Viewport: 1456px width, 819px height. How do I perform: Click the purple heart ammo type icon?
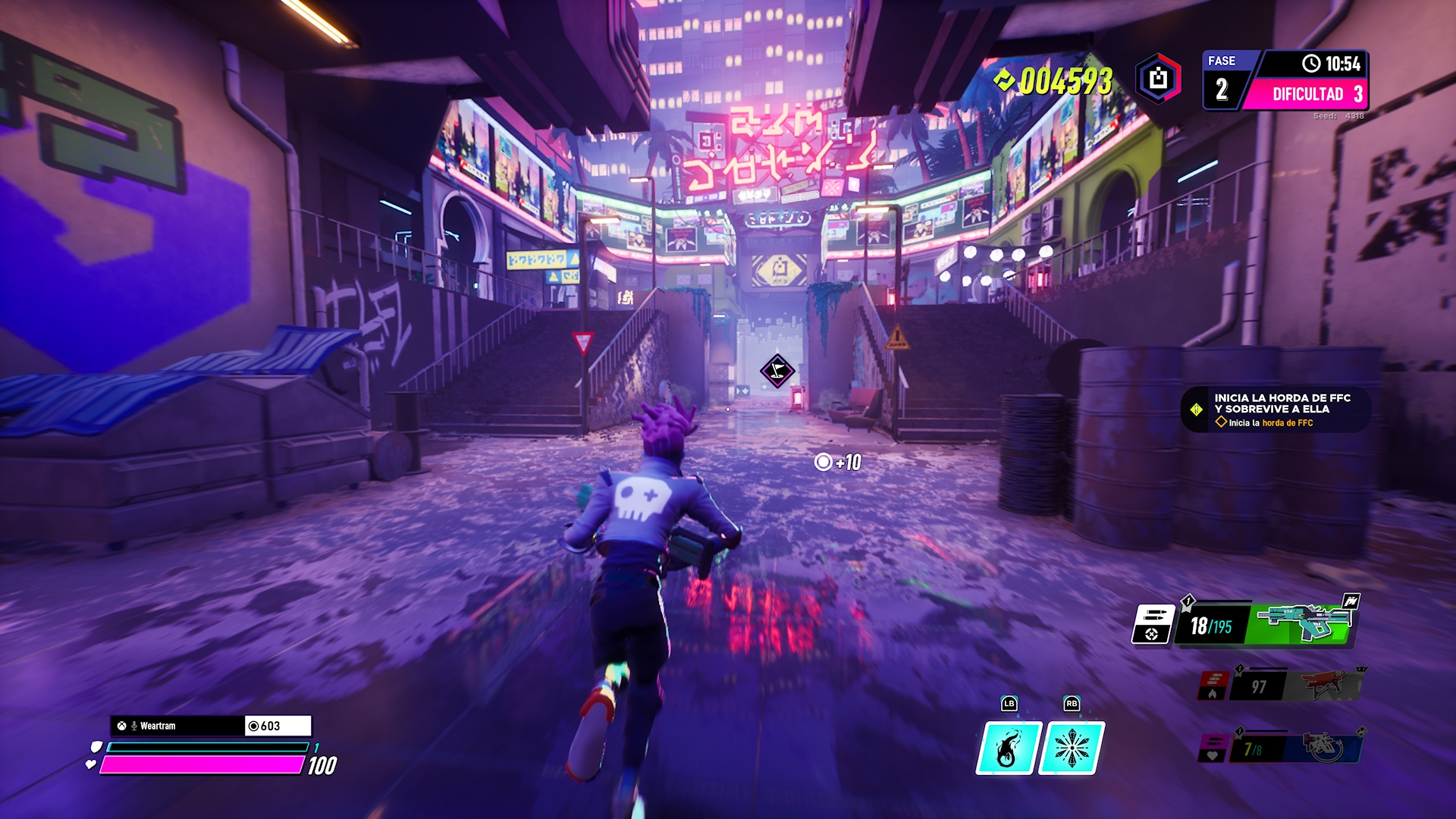(1213, 748)
